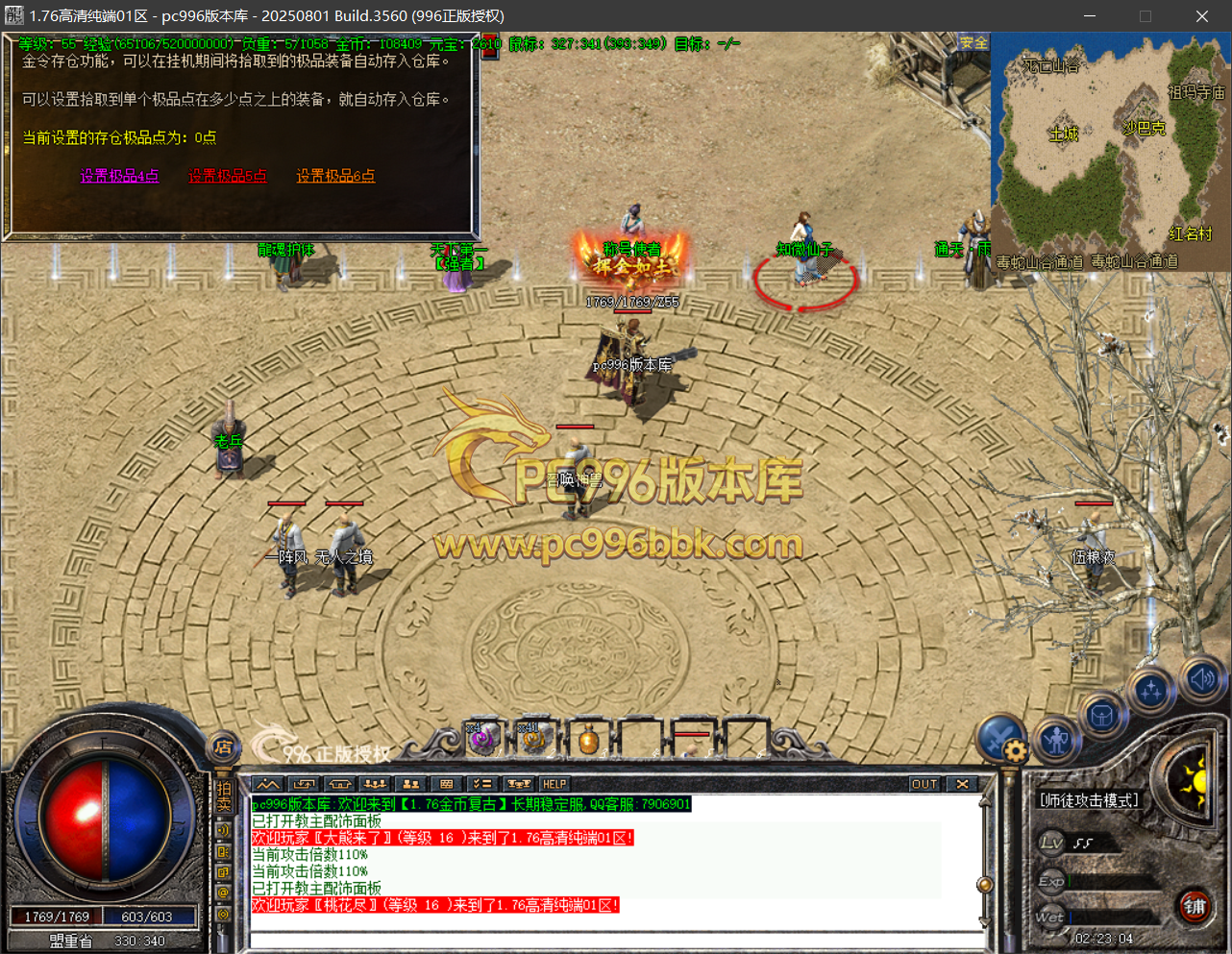Open the skills sparkle icon
1232x954 pixels.
1150,691
